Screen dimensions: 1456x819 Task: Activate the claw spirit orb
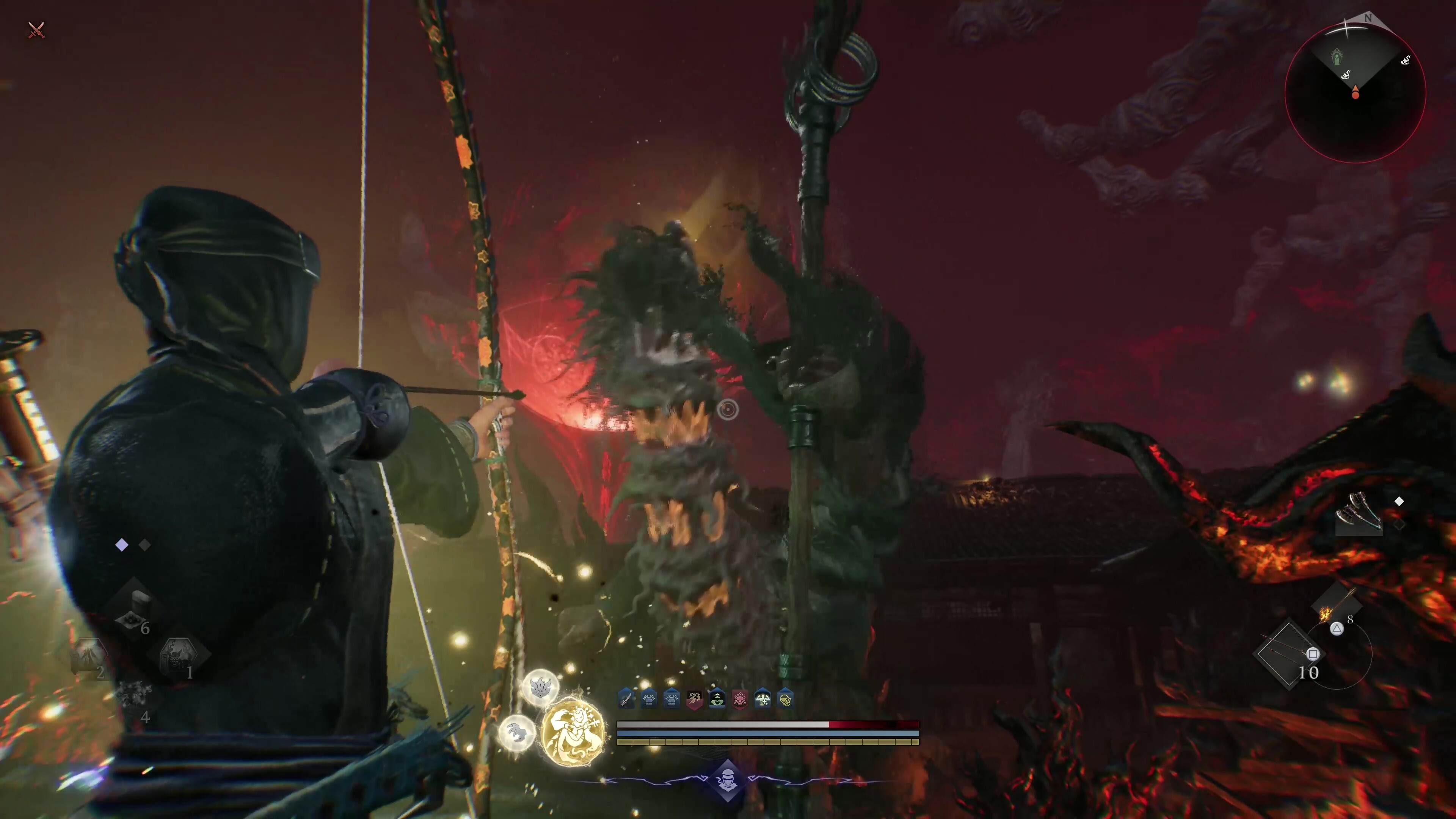pos(516,733)
